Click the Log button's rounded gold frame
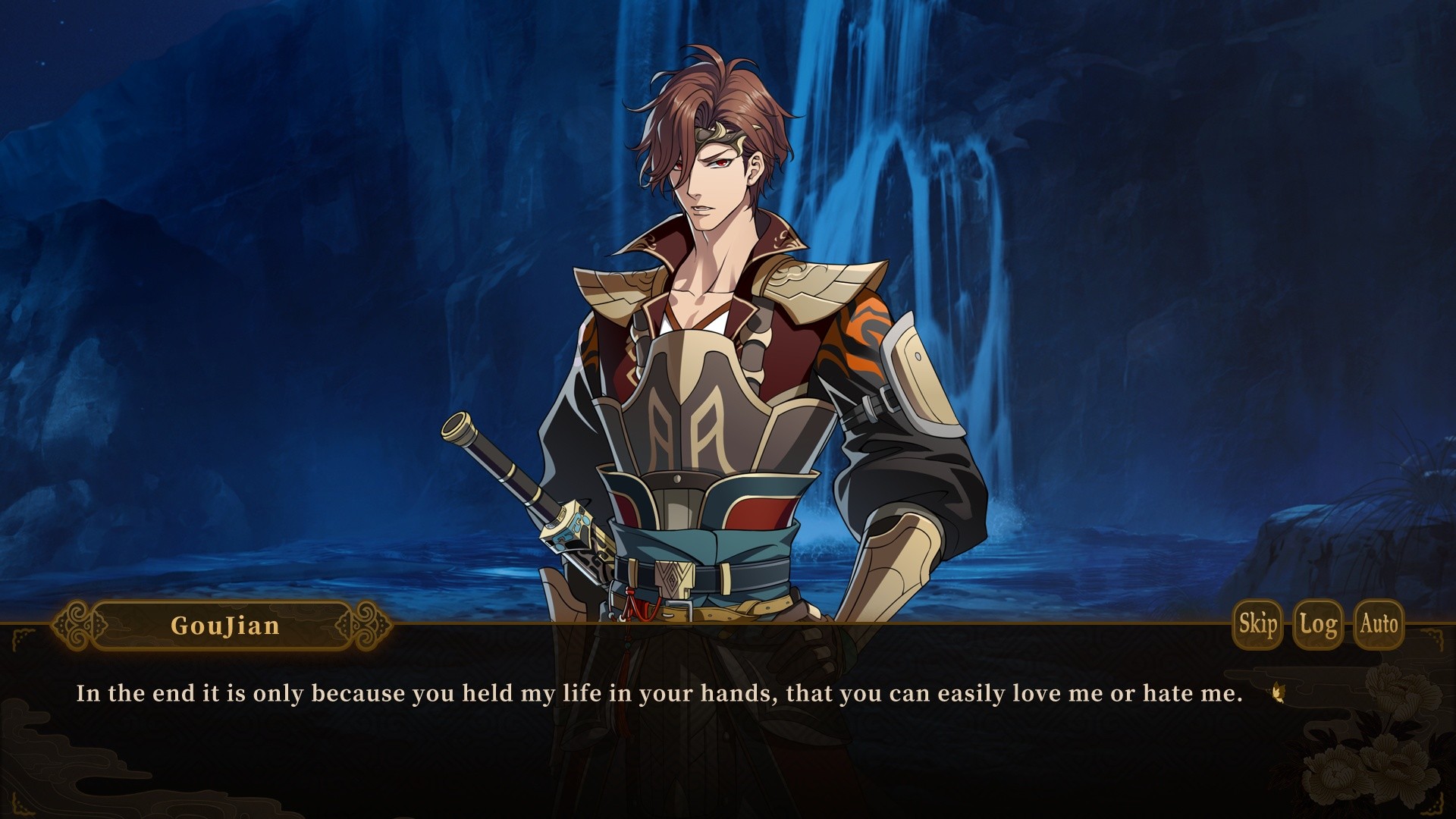This screenshot has height=819, width=1456. tap(1318, 626)
